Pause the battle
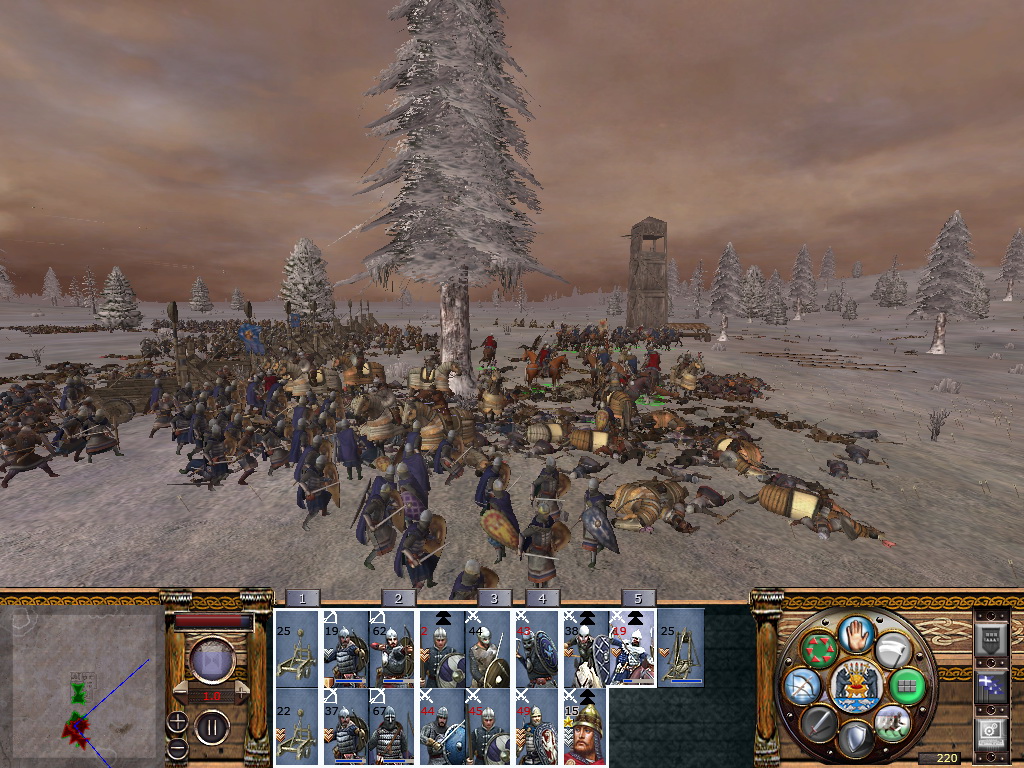 pyautogui.click(x=212, y=726)
